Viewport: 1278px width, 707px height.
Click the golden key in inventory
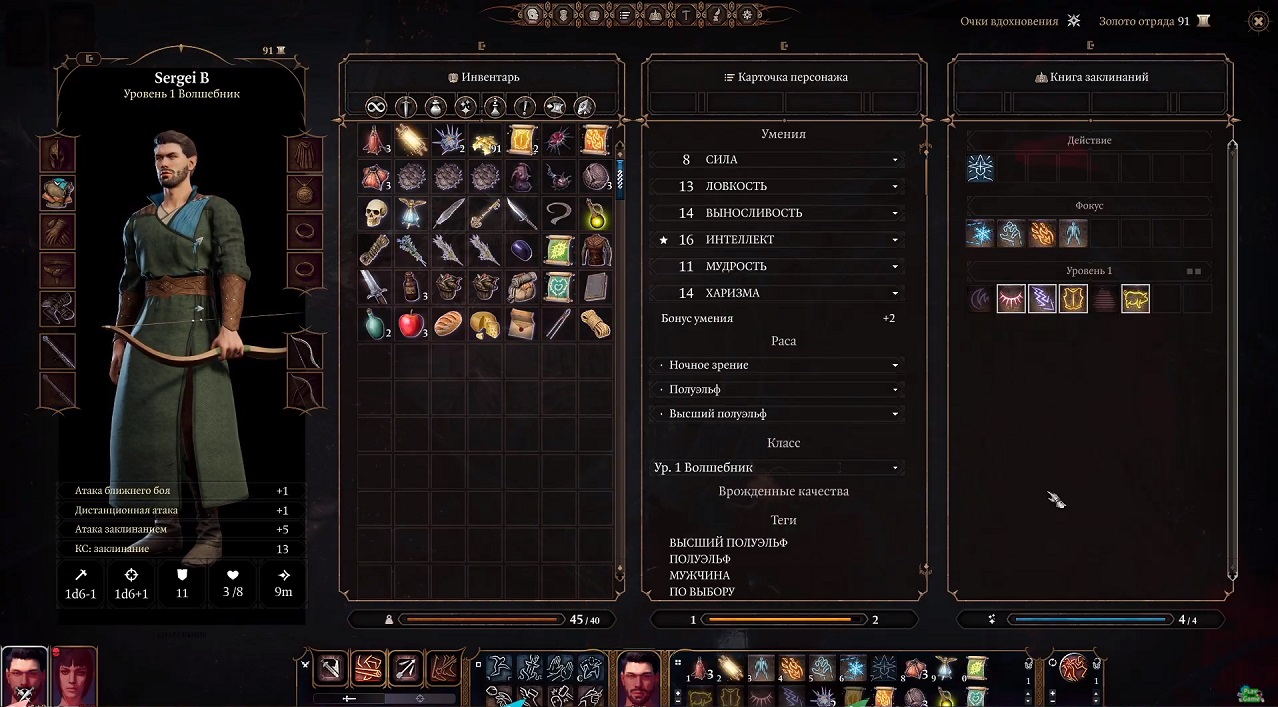tap(484, 213)
